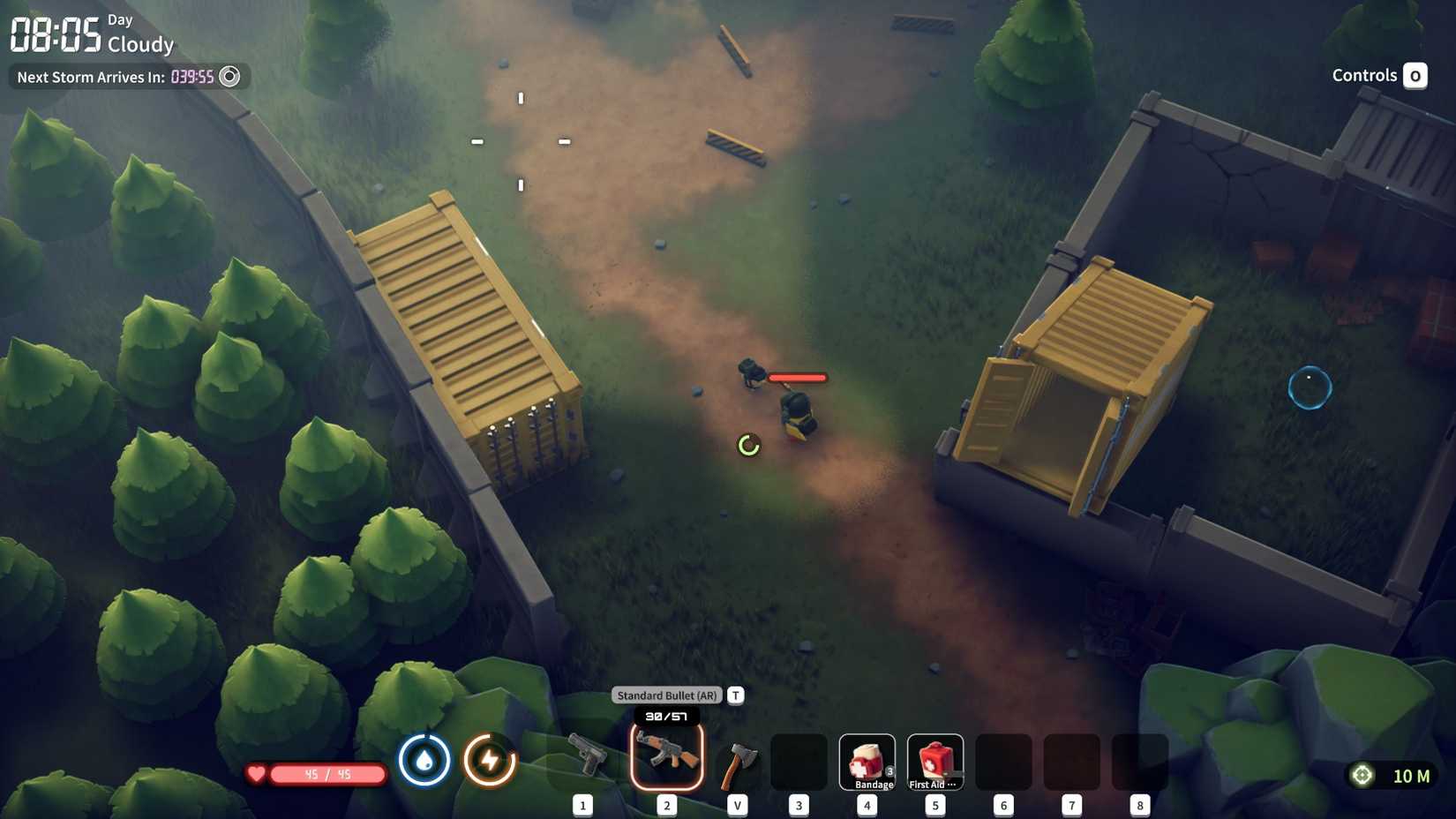Click the blue water droplet meter
The height and width of the screenshot is (819, 1456).
[424, 759]
